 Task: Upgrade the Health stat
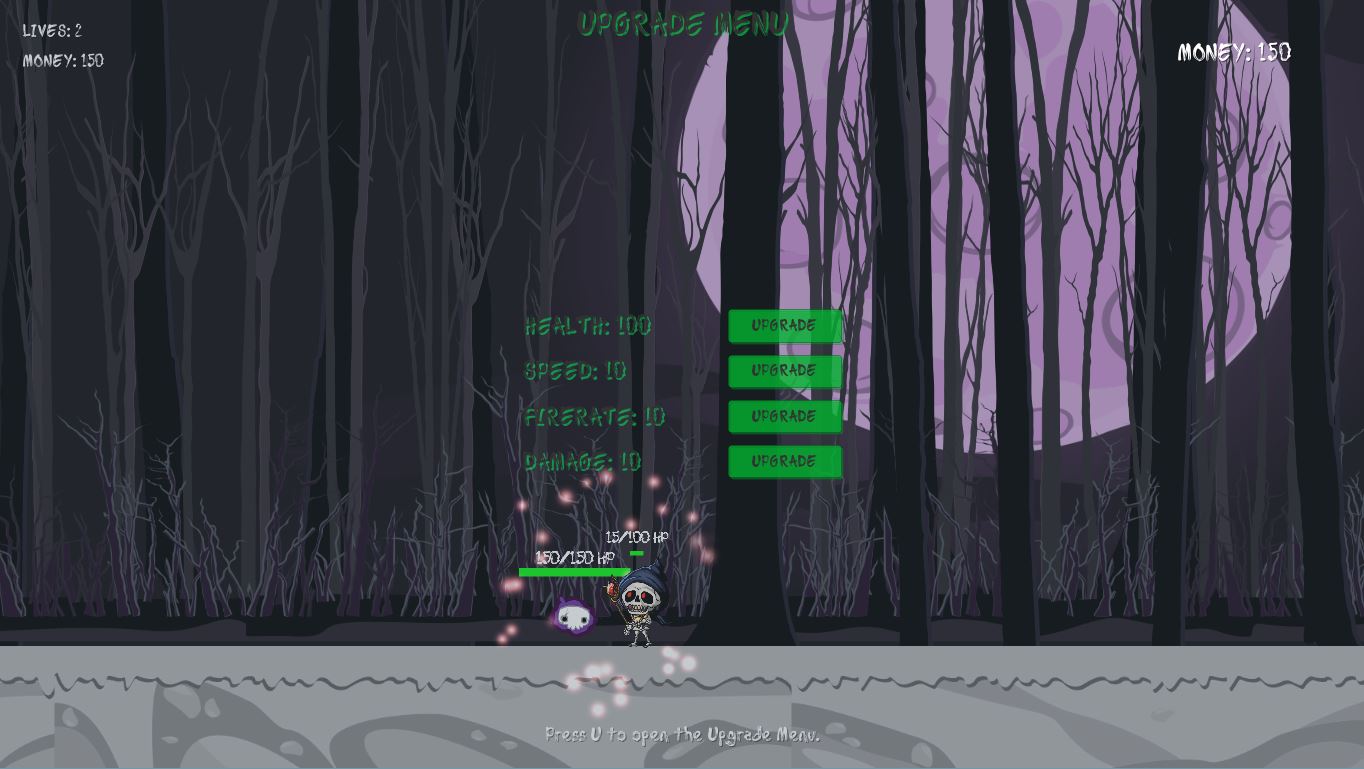pyautogui.click(x=785, y=326)
